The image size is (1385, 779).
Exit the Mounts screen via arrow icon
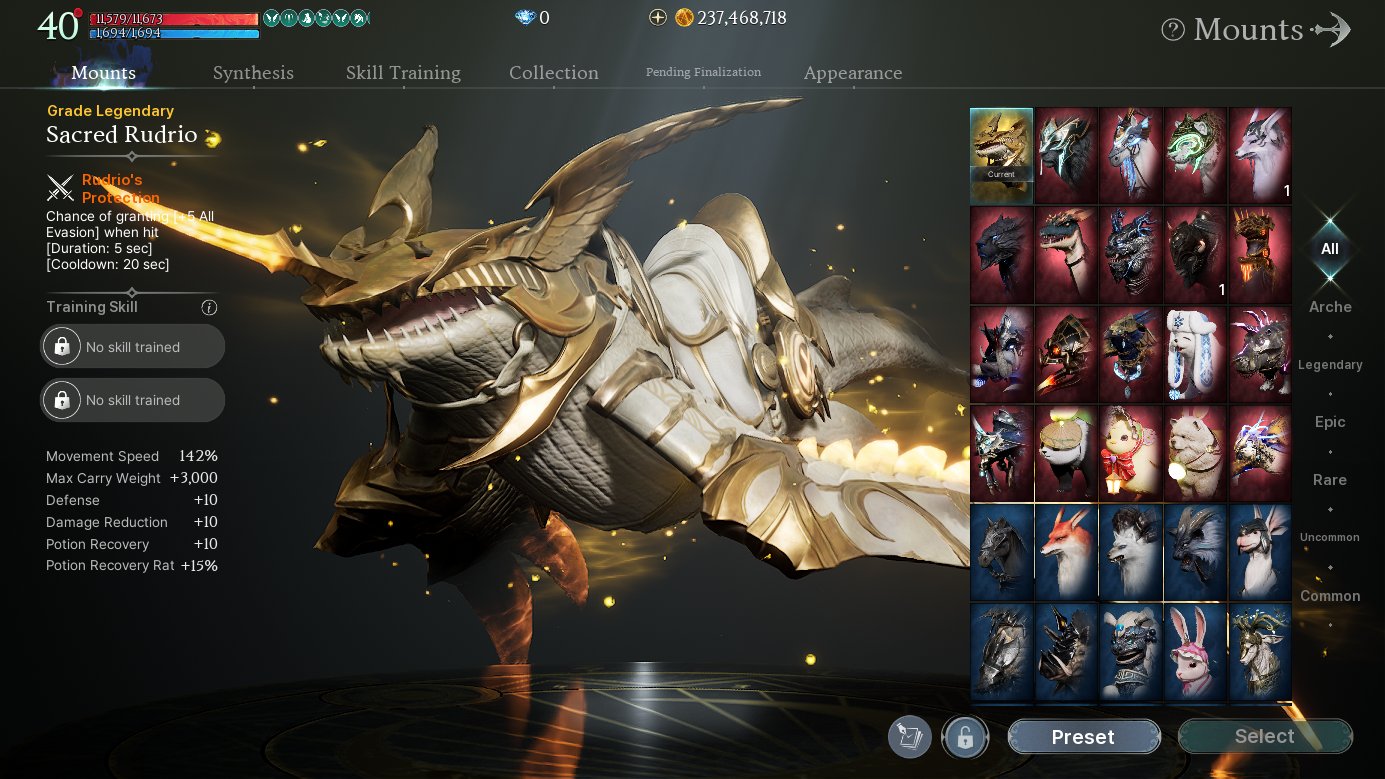[1331, 30]
